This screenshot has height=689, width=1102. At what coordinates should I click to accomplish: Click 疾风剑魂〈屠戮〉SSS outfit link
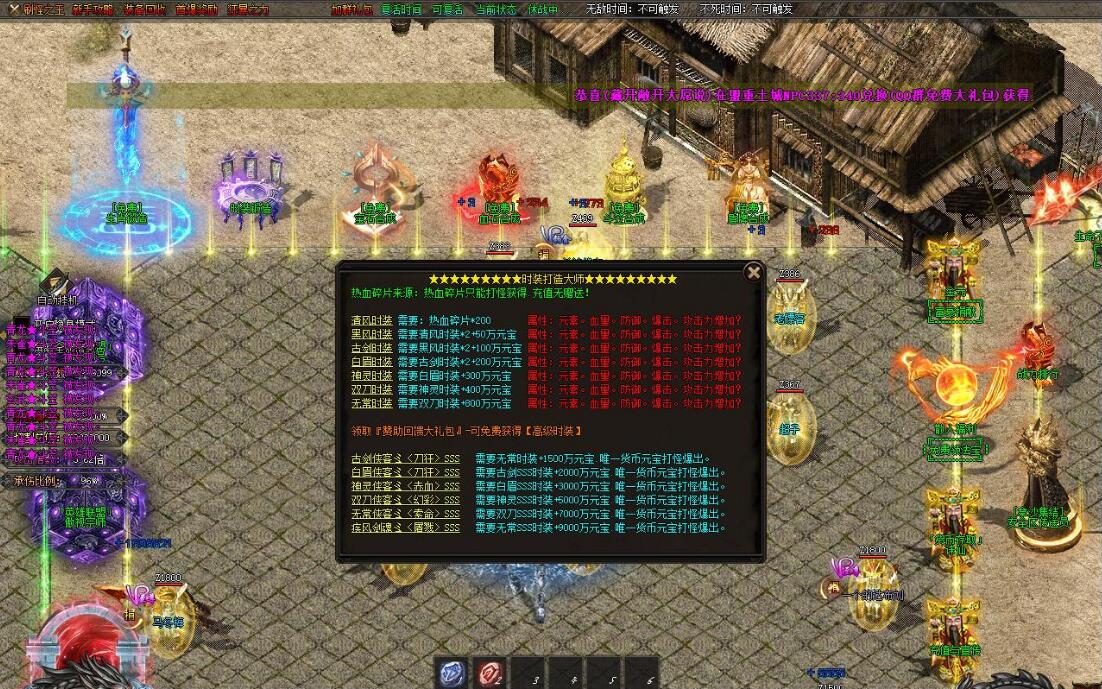[405, 528]
